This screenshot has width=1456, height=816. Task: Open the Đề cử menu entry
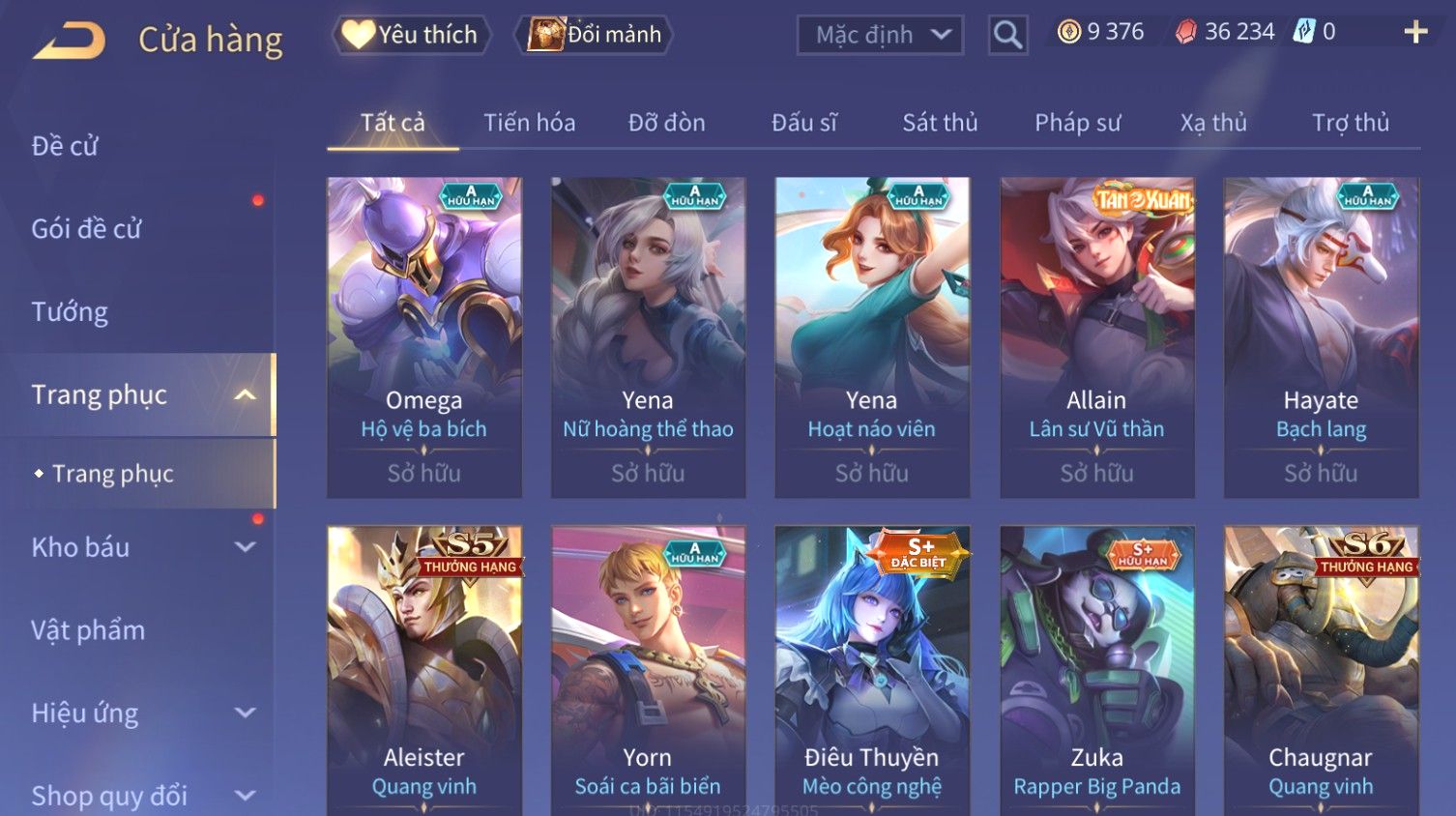coord(65,146)
